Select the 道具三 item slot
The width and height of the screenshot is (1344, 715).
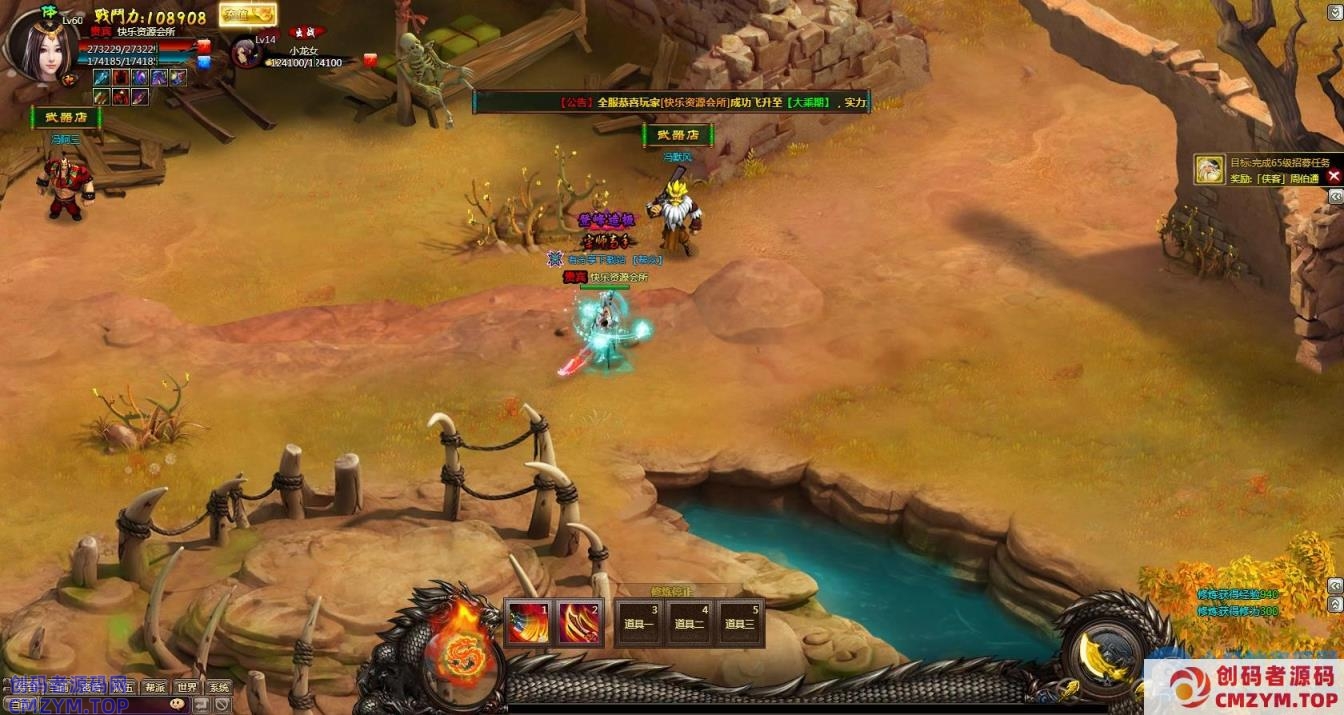740,622
